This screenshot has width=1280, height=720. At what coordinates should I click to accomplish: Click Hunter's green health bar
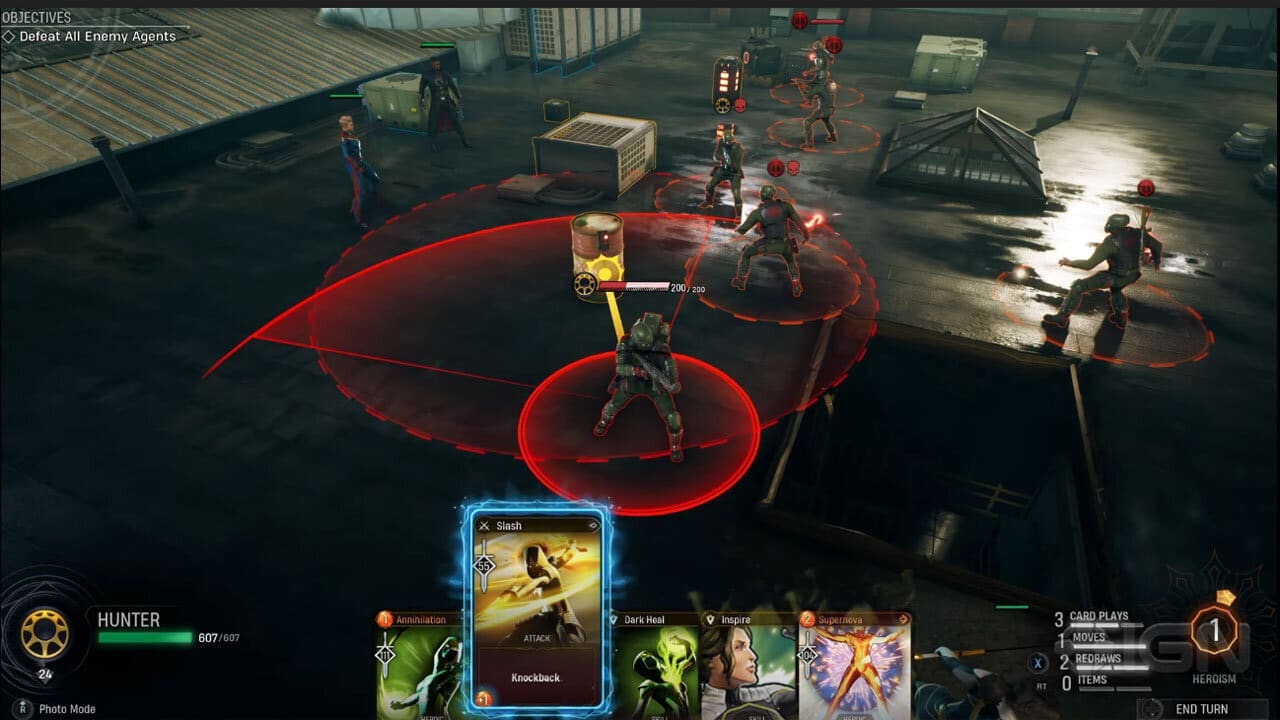point(148,637)
